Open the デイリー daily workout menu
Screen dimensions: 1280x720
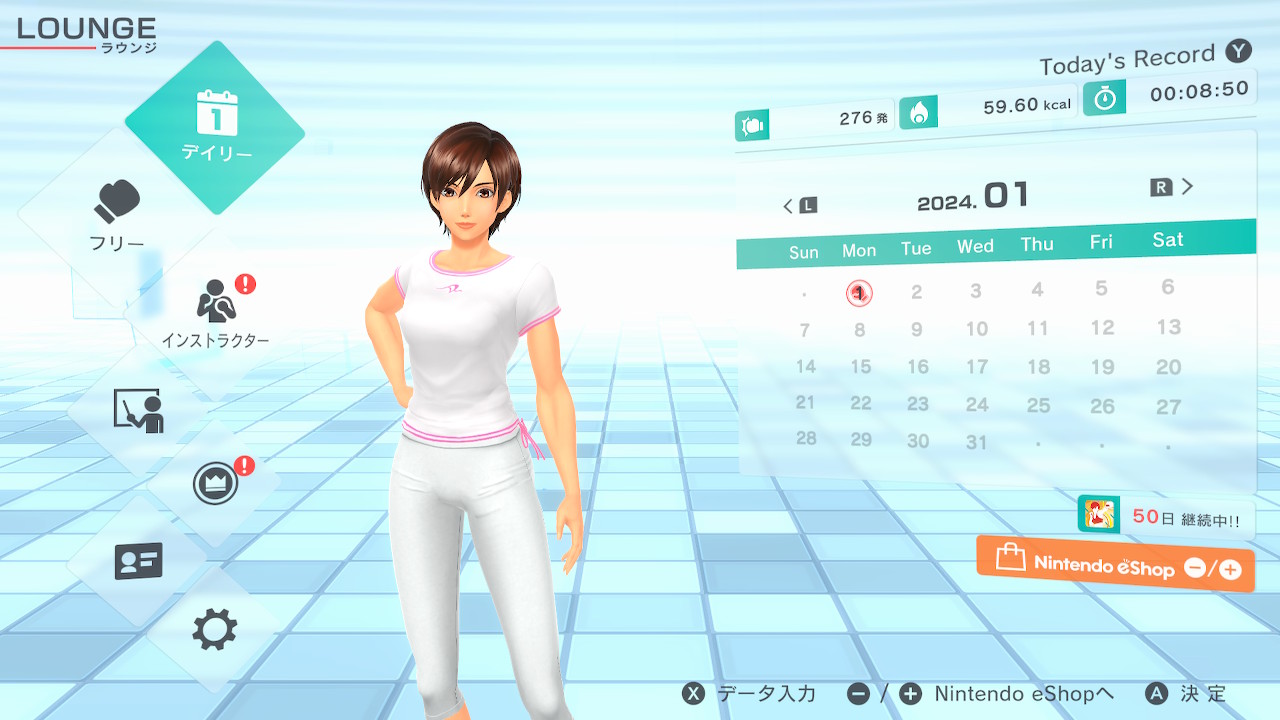click(x=215, y=127)
